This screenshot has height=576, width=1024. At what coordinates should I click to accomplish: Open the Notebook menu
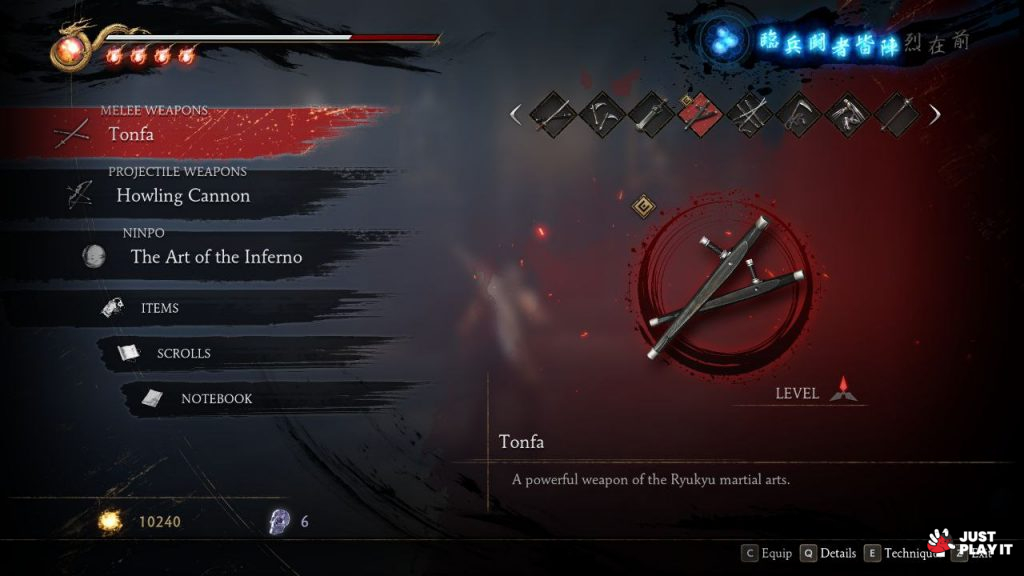pyautogui.click(x=216, y=398)
